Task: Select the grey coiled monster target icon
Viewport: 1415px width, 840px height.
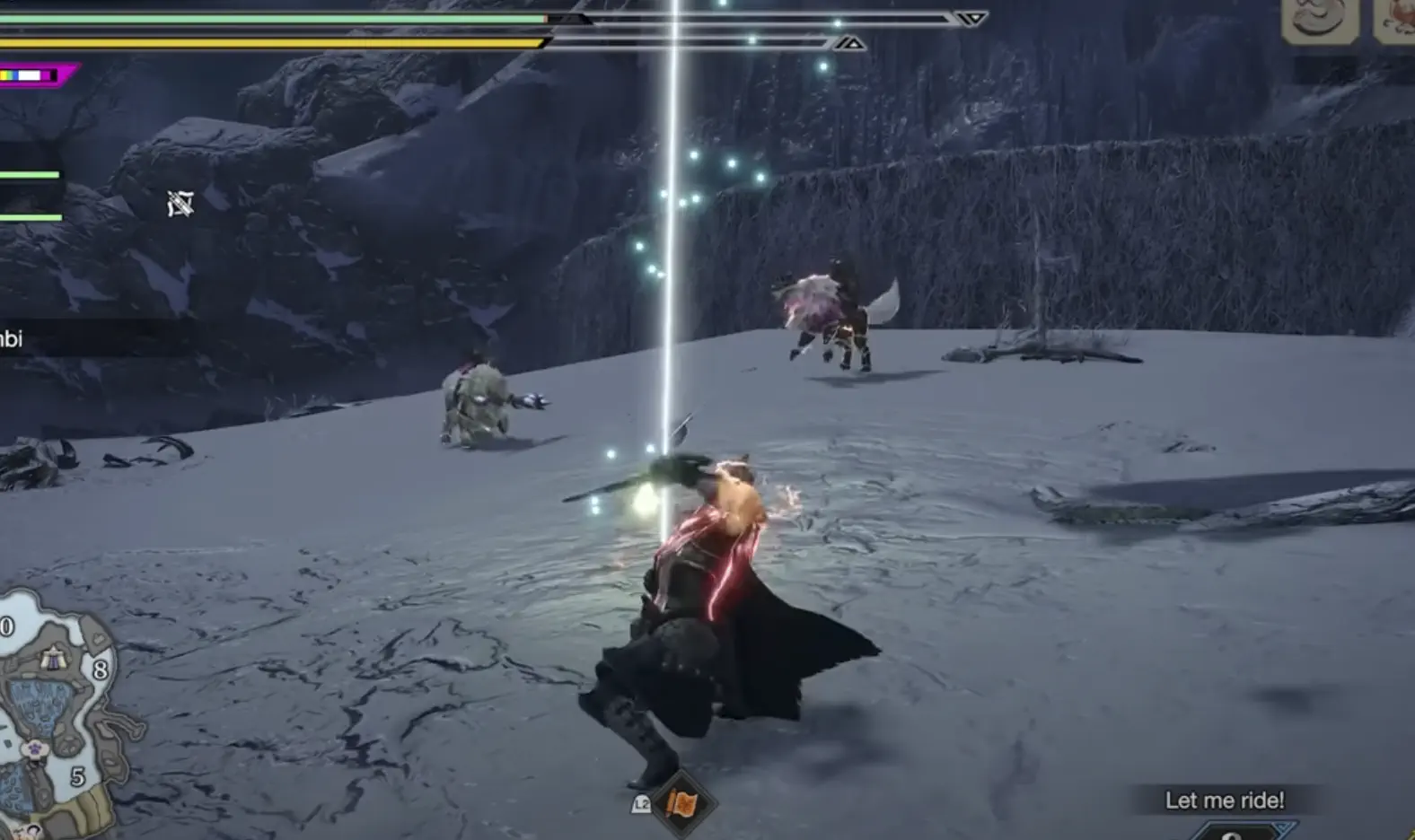Action: 1319,20
